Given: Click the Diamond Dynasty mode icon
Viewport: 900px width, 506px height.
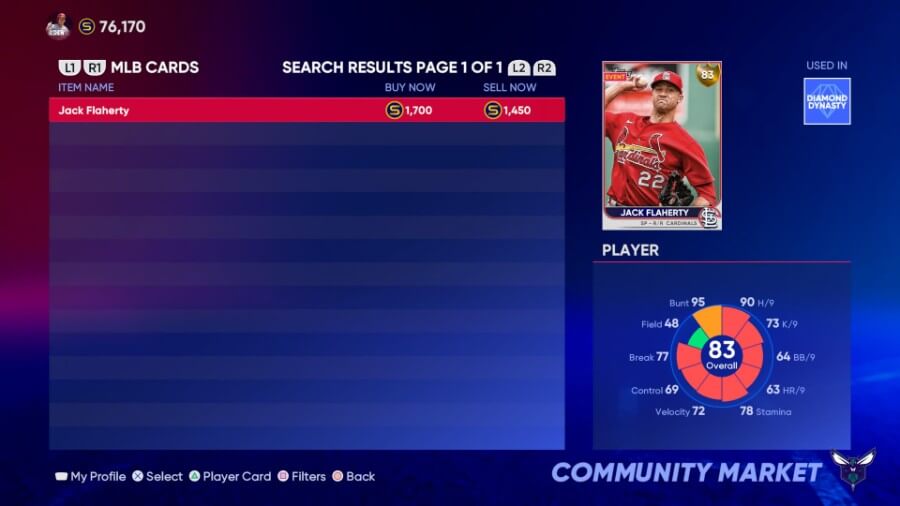Looking at the screenshot, I should [827, 101].
